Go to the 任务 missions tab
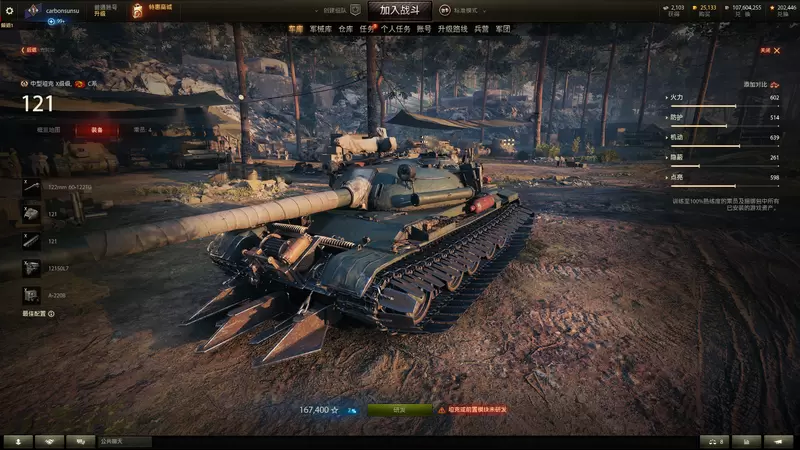Viewport: 800px width, 450px height. (x=367, y=29)
